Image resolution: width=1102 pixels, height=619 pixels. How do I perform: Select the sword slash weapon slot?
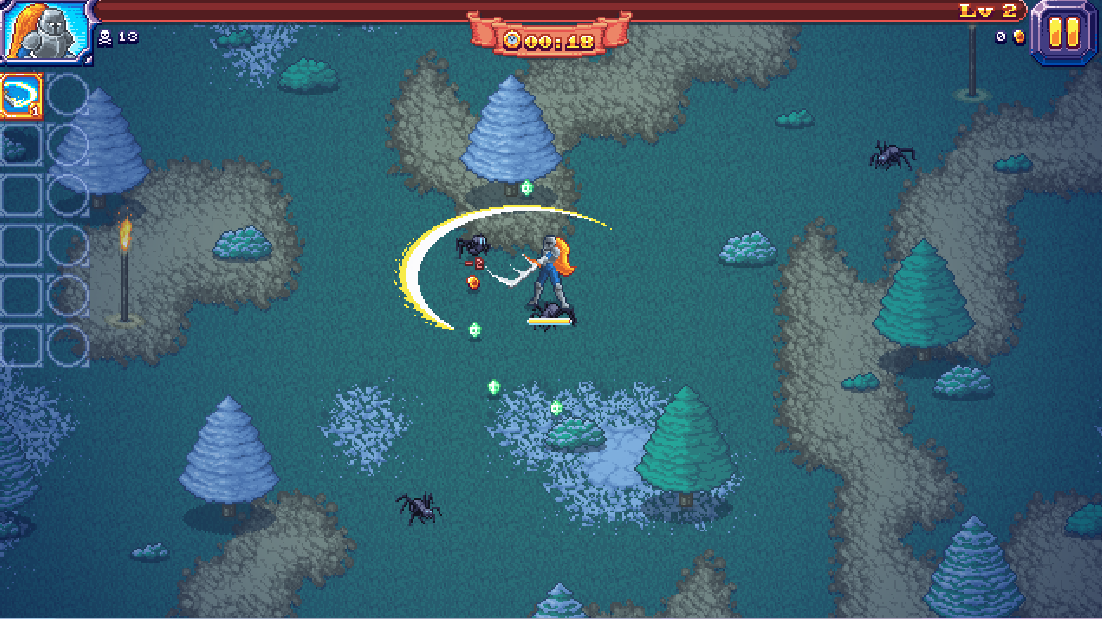[x=21, y=95]
